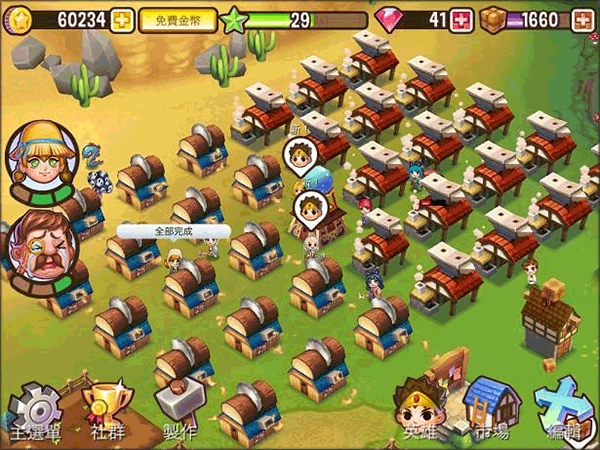Tap the 全部完成 complete-all button
Image resolution: width=600 pixels, height=450 pixels.
(172, 231)
